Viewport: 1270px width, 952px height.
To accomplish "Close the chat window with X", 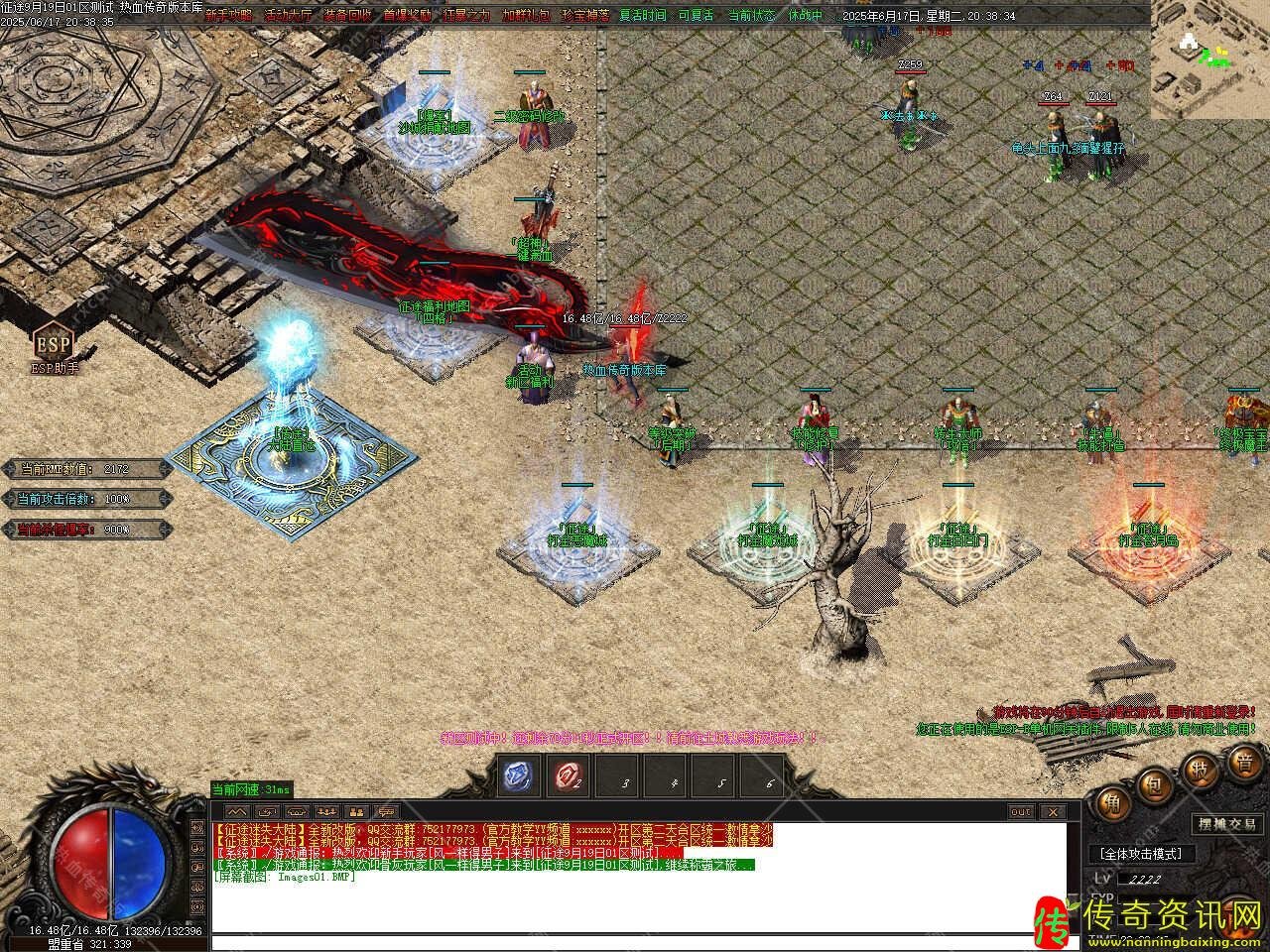I will click(1052, 811).
